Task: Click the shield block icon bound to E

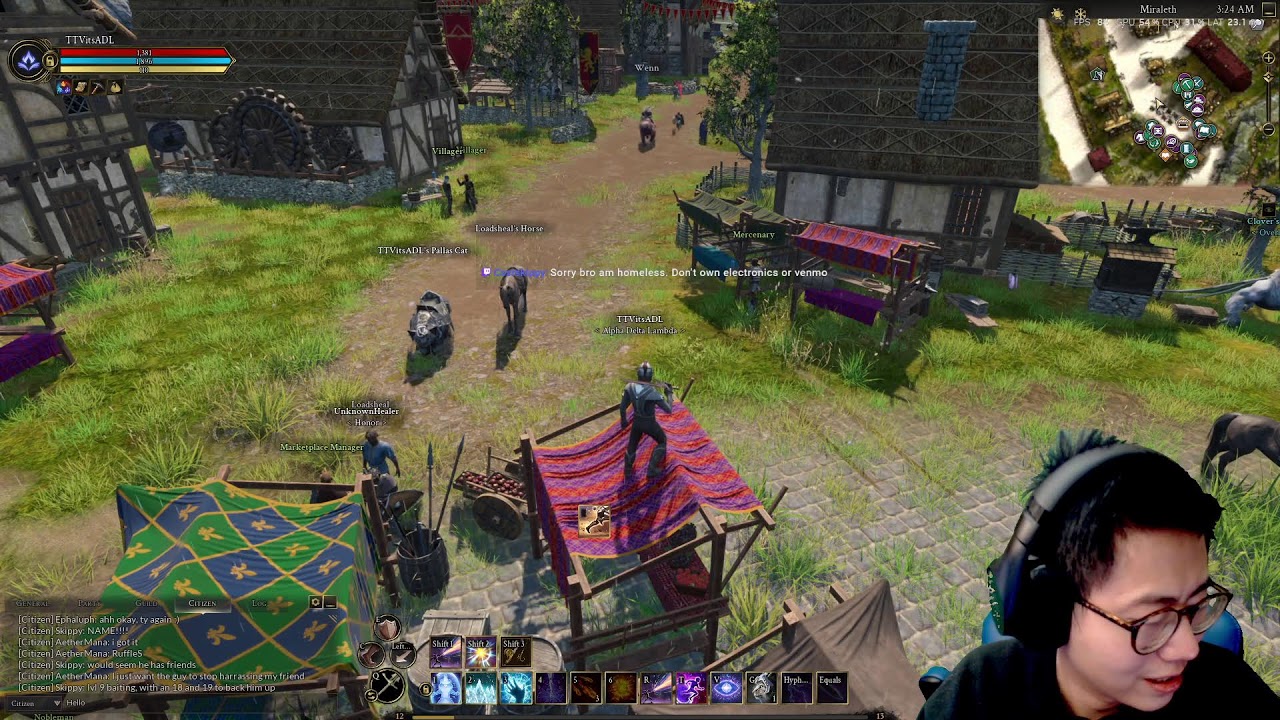Action: coord(385,627)
